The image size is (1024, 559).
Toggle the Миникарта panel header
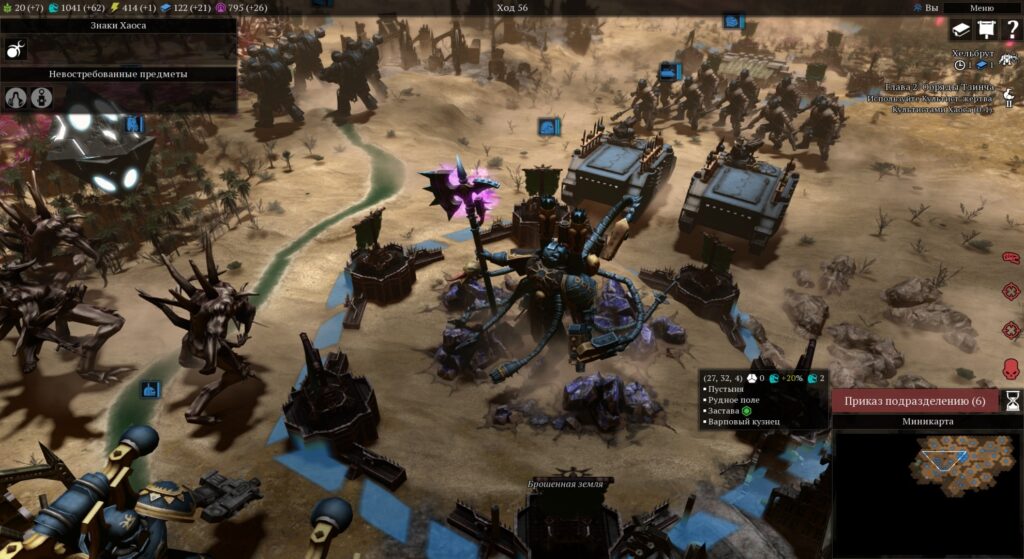[927, 421]
